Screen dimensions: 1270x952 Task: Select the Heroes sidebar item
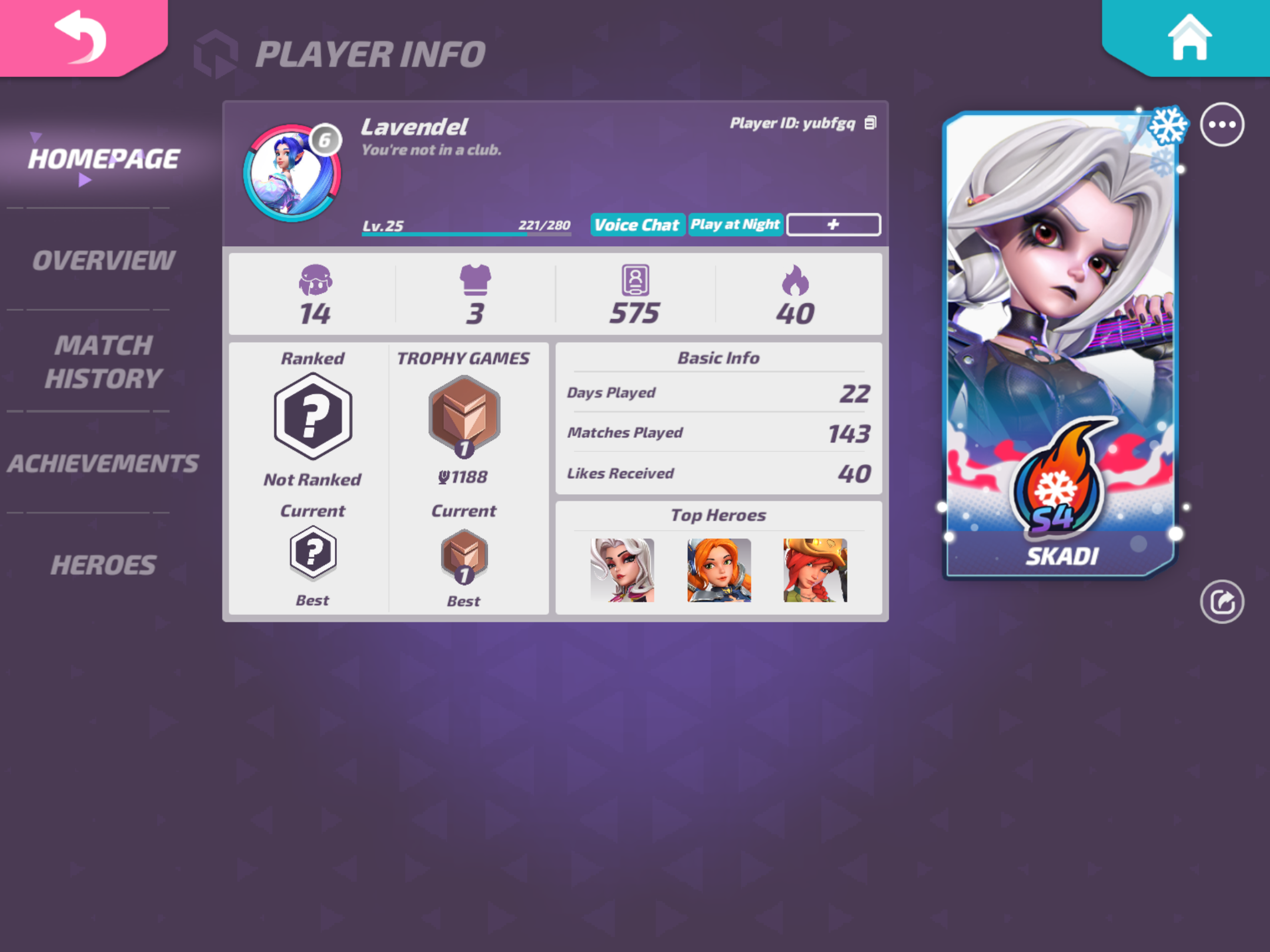point(103,564)
